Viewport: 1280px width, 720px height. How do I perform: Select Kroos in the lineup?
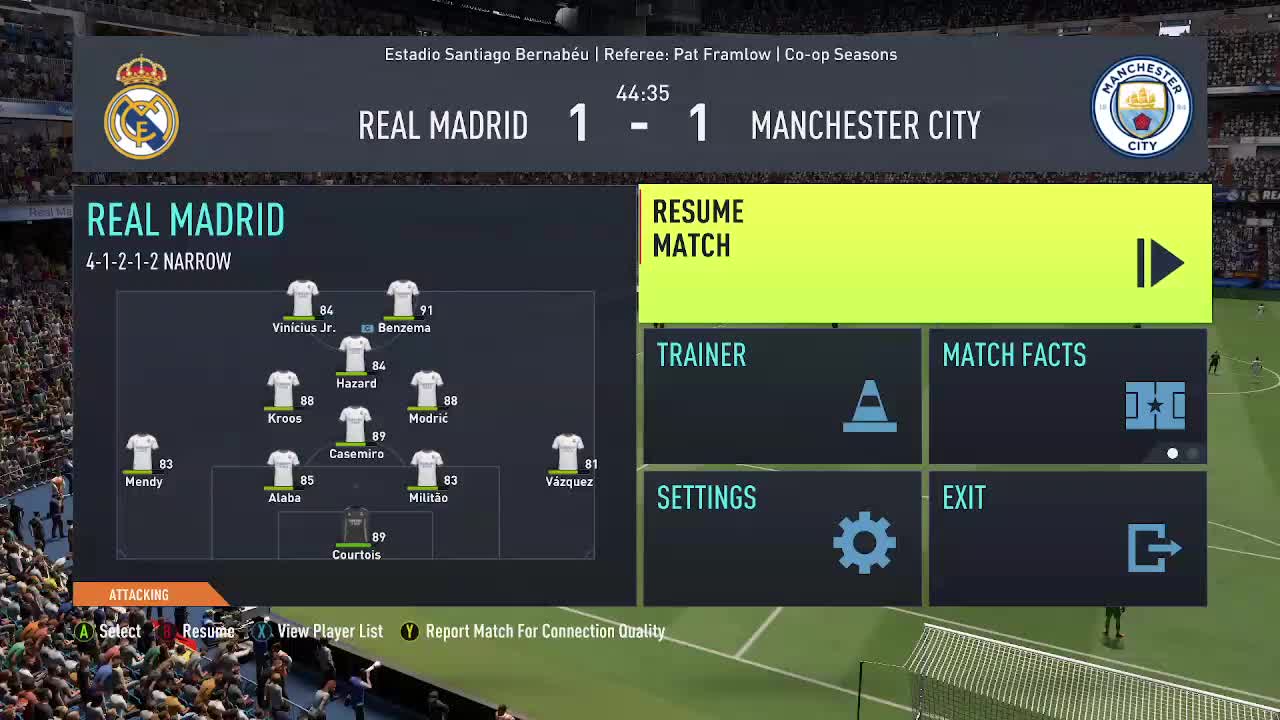(x=283, y=395)
